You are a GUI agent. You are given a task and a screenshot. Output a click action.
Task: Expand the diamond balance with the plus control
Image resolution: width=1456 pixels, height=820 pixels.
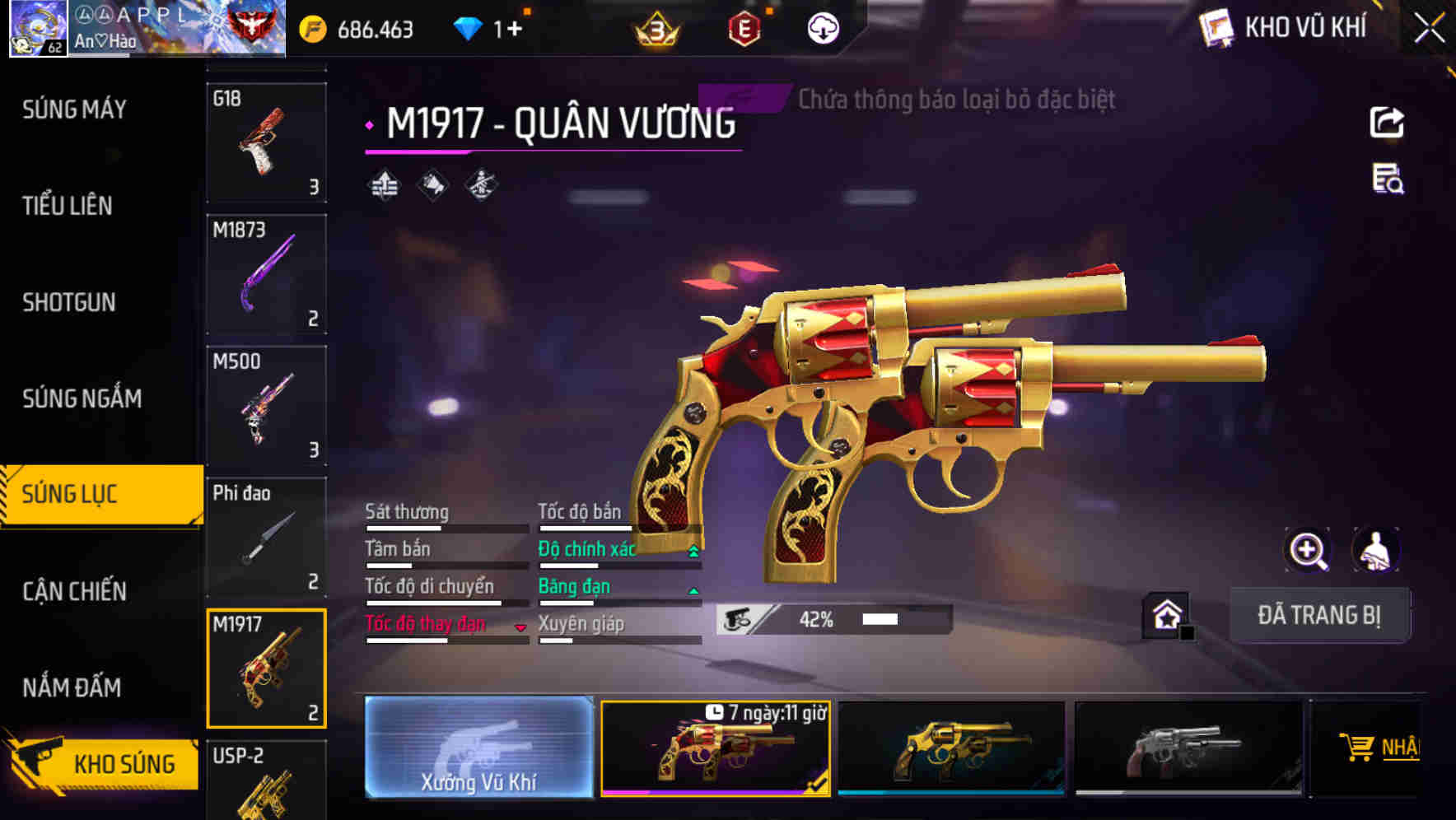[515, 29]
